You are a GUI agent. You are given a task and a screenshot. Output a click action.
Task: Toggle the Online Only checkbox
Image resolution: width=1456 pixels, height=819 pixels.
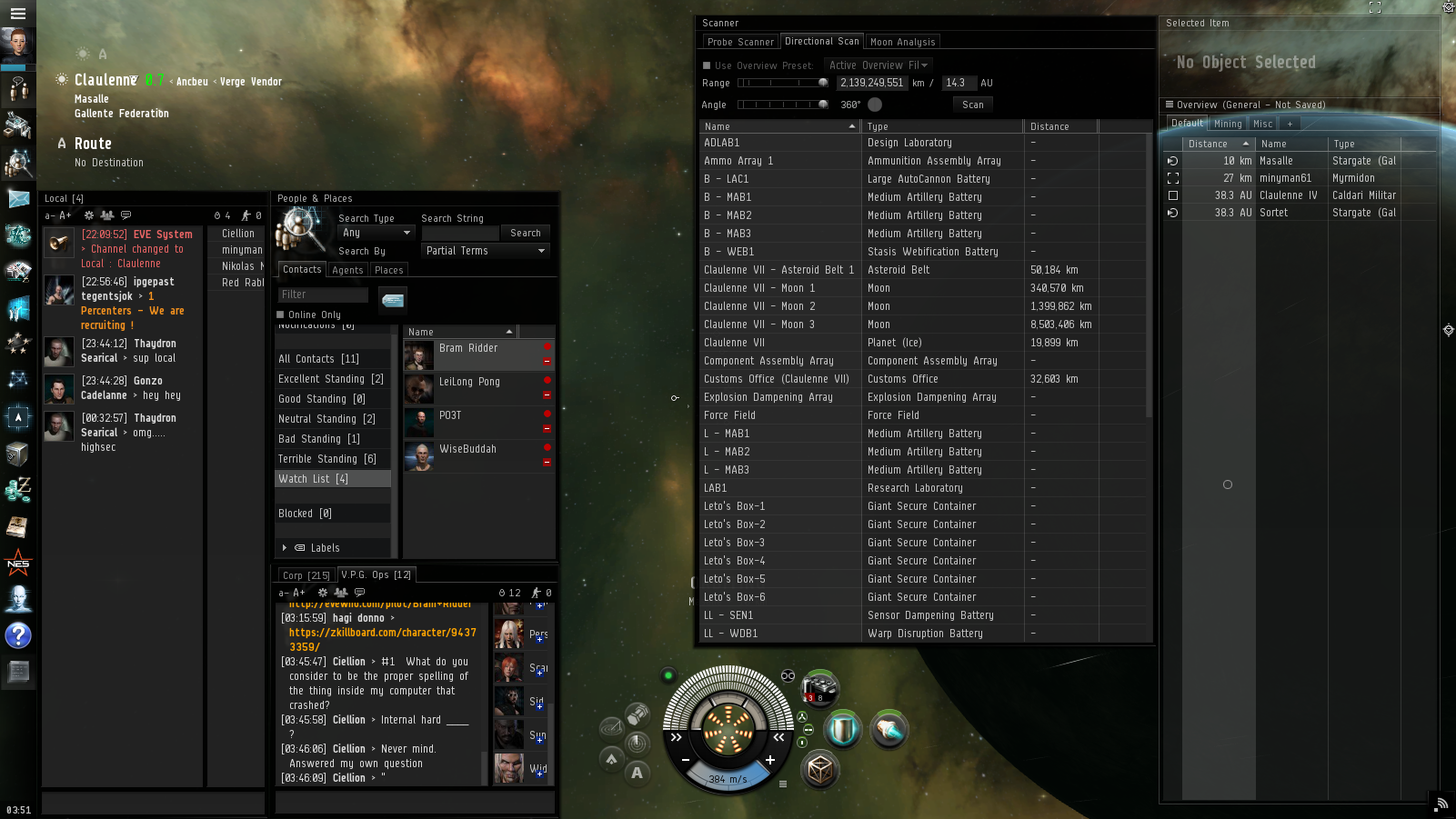pyautogui.click(x=281, y=315)
